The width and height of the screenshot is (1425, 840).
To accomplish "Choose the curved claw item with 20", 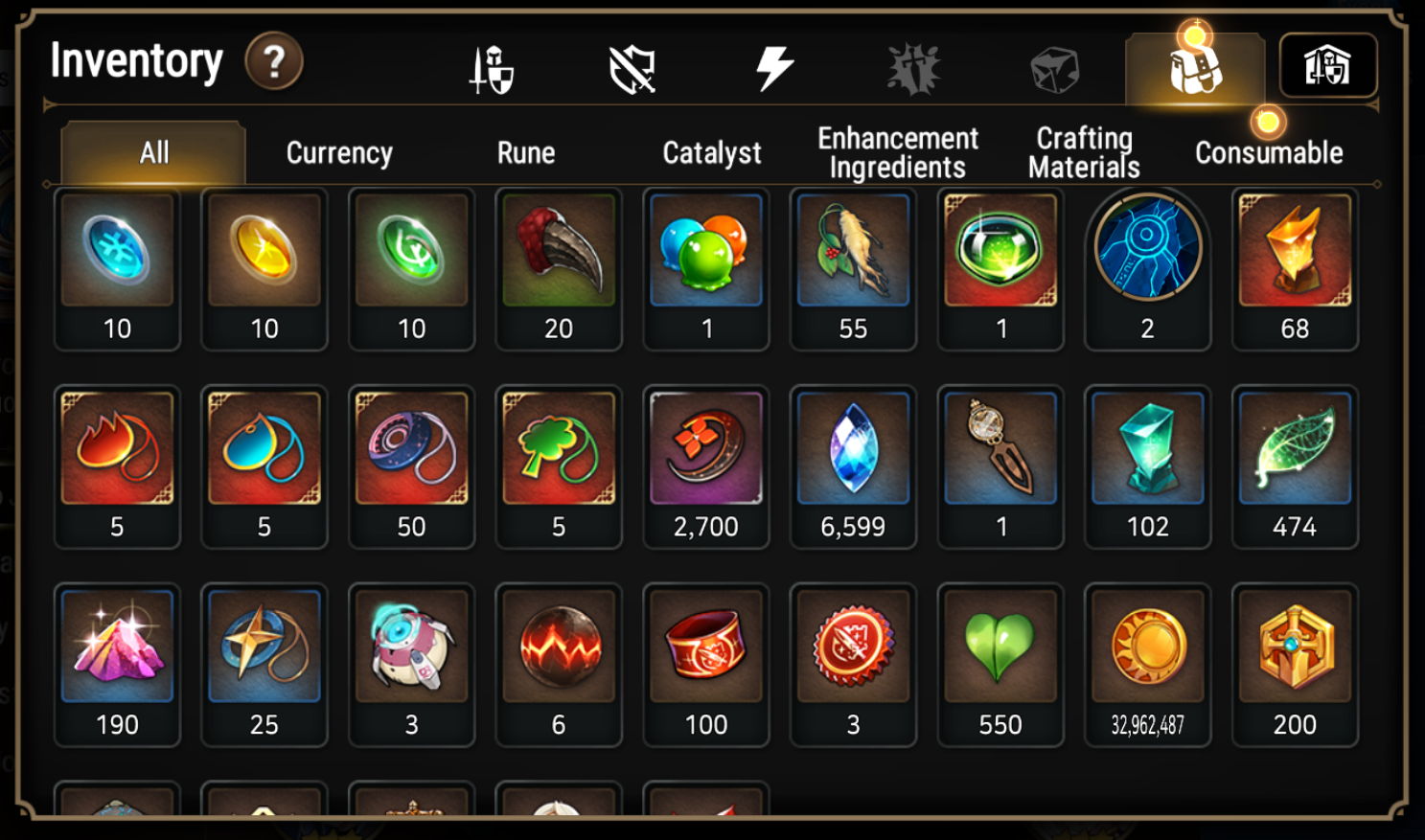I will 559,268.
